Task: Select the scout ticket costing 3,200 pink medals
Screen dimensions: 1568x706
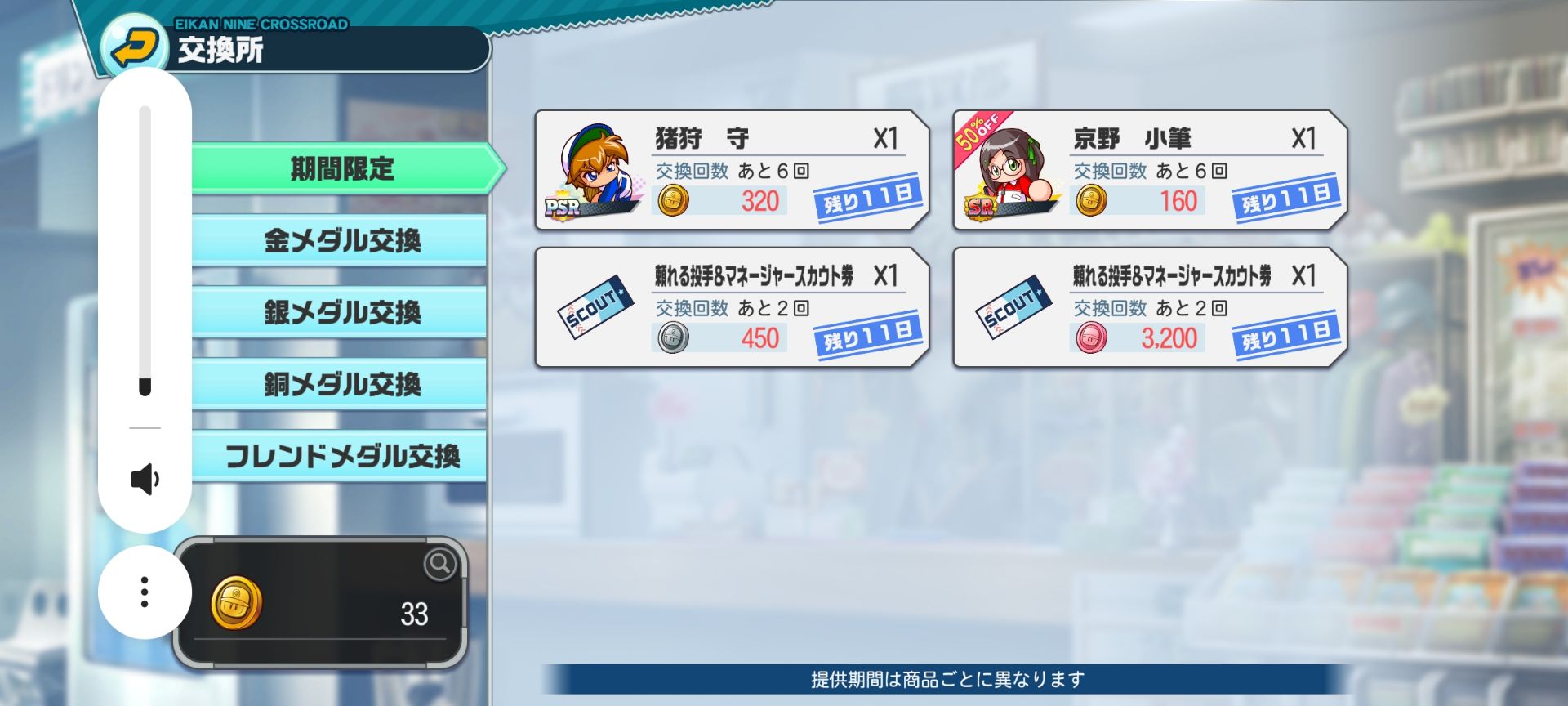Action: [x=1149, y=307]
